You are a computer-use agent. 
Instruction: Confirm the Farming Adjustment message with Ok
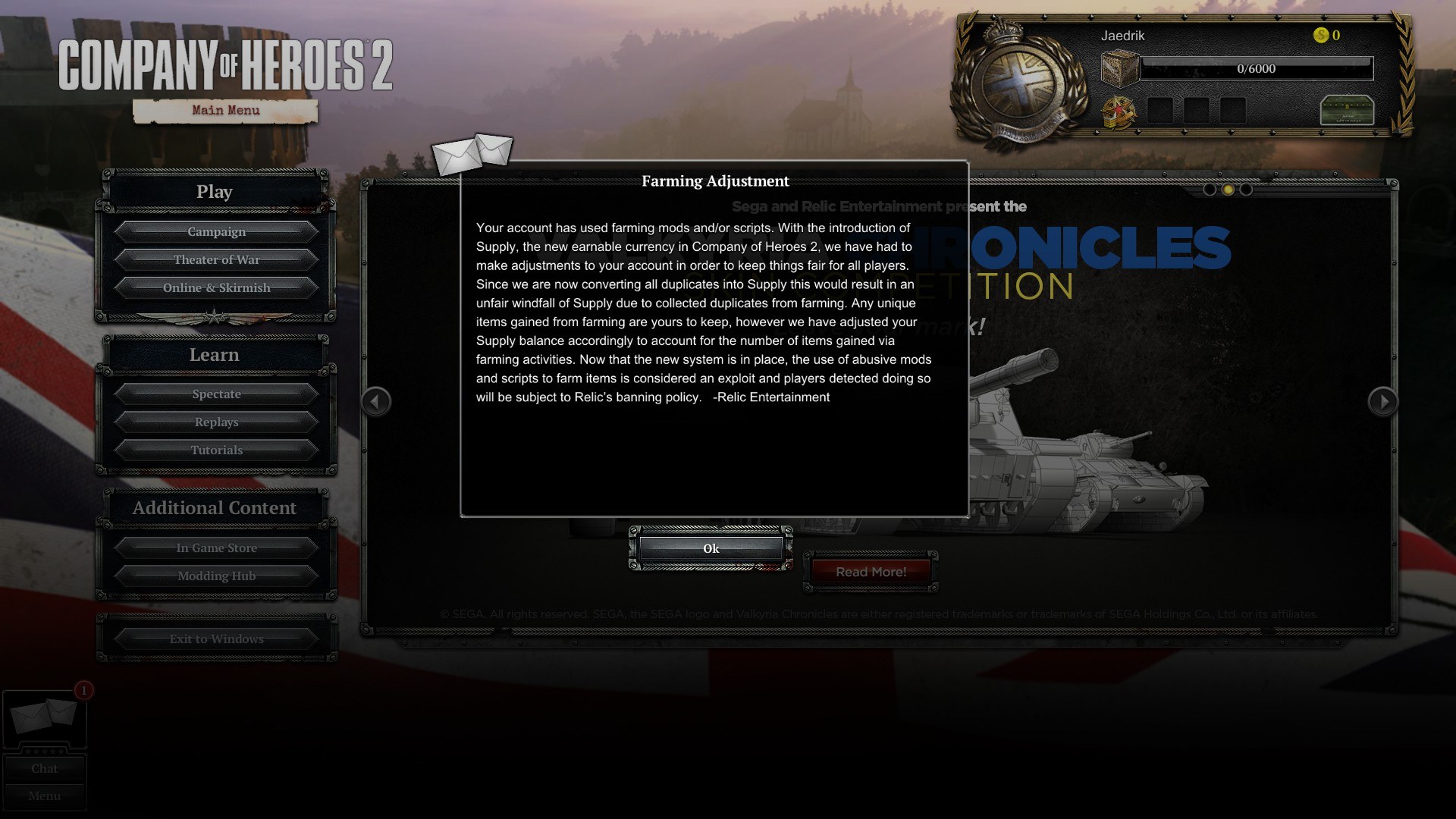click(711, 548)
